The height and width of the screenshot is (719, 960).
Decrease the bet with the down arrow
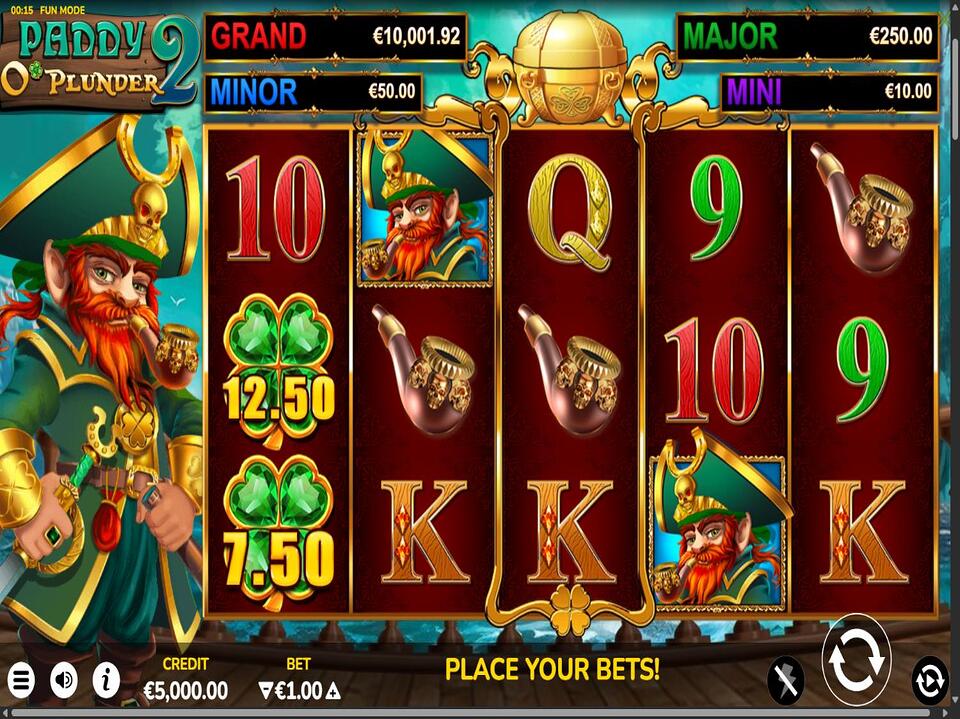click(265, 690)
